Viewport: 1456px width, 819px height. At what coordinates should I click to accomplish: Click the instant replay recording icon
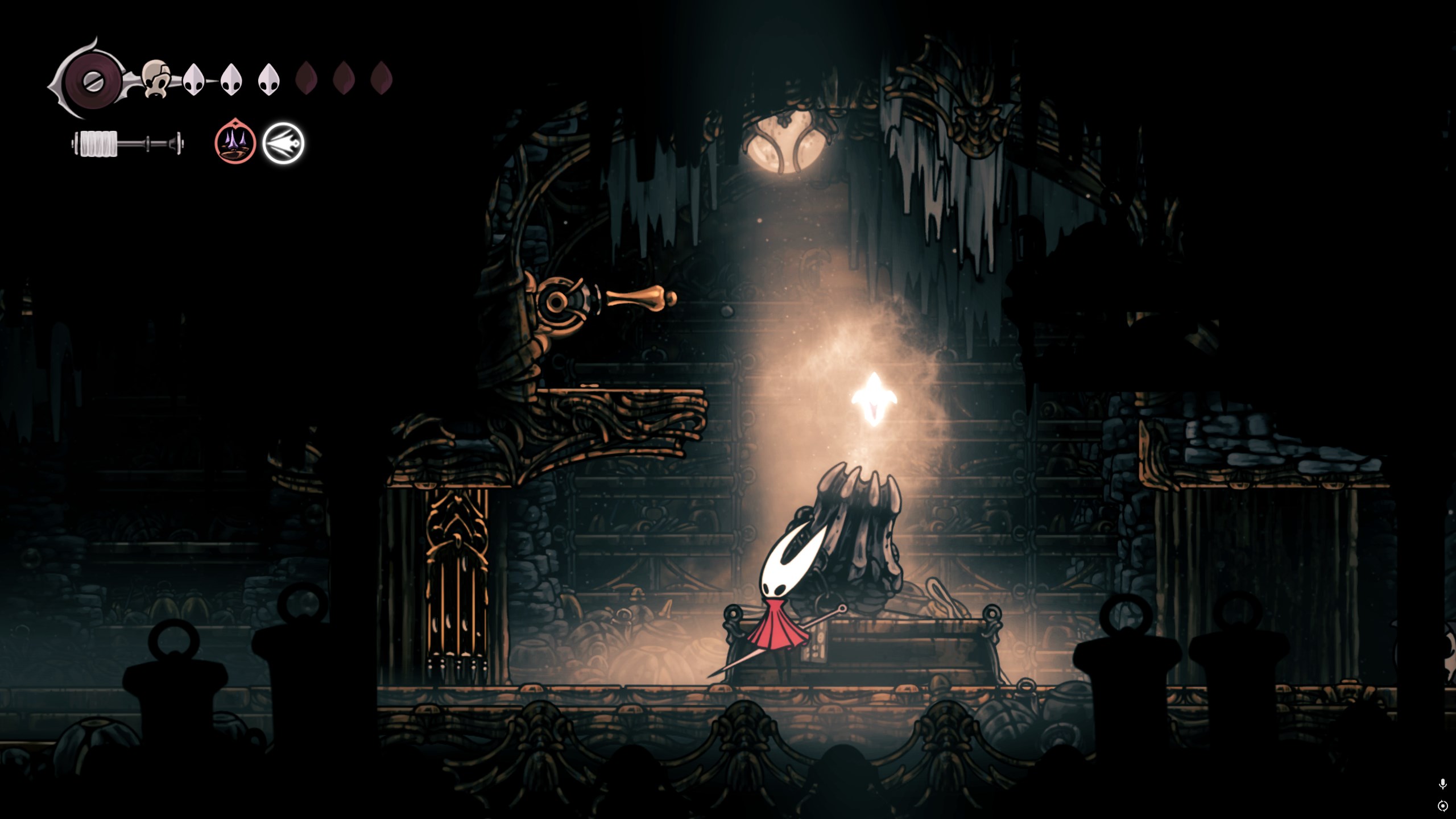pyautogui.click(x=1442, y=806)
